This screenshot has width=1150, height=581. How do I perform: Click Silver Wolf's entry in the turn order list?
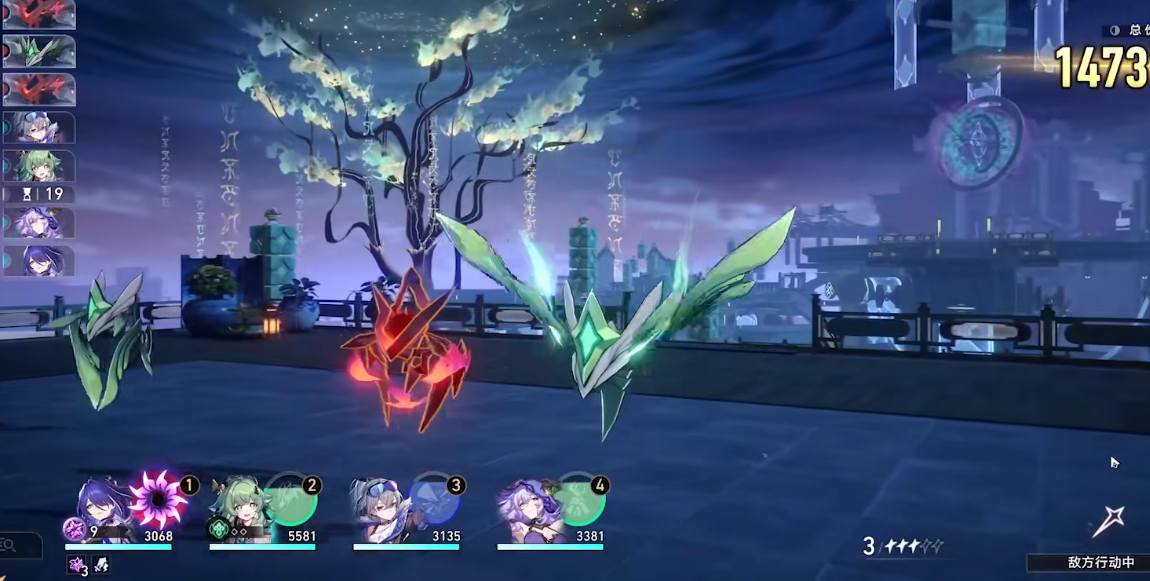tap(38, 128)
